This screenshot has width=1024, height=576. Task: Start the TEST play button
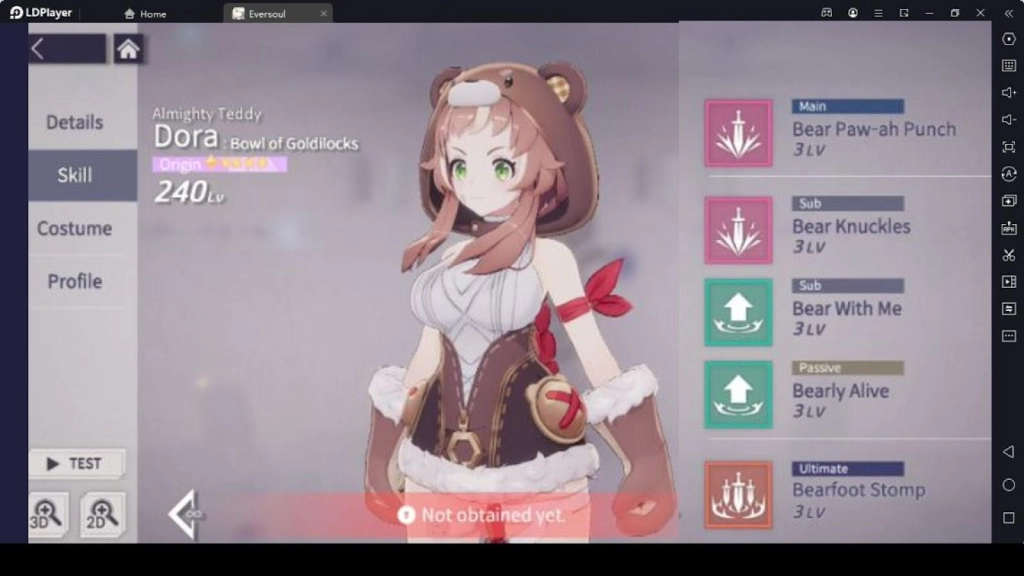[x=76, y=463]
